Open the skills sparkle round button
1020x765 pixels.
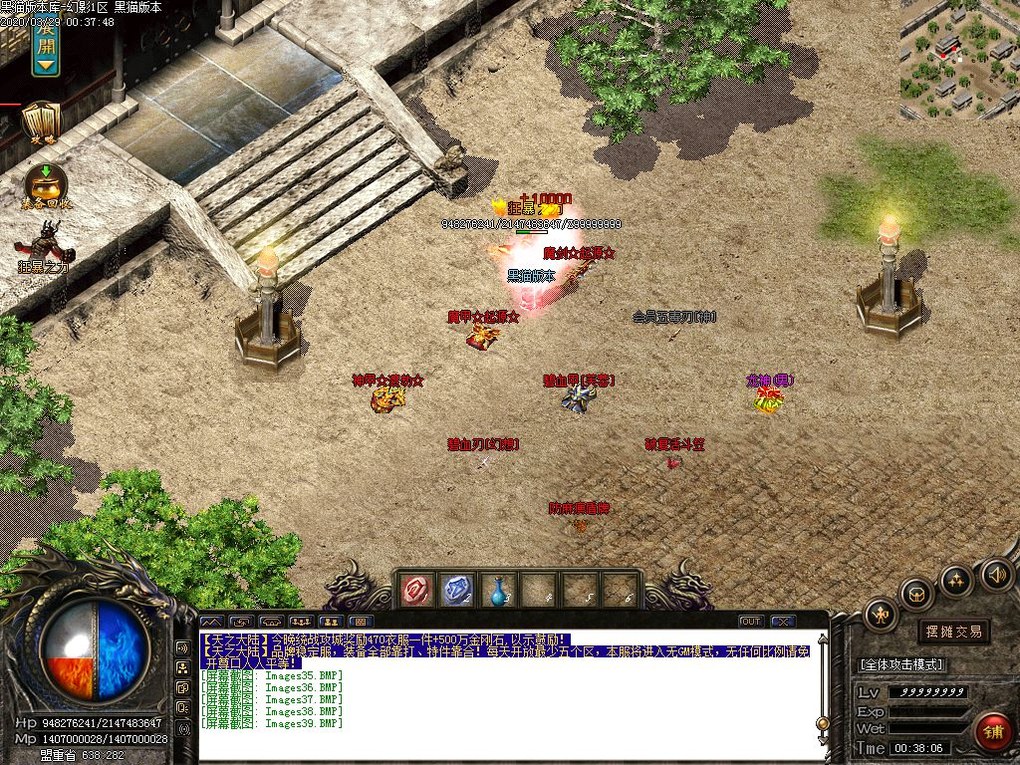click(x=957, y=579)
